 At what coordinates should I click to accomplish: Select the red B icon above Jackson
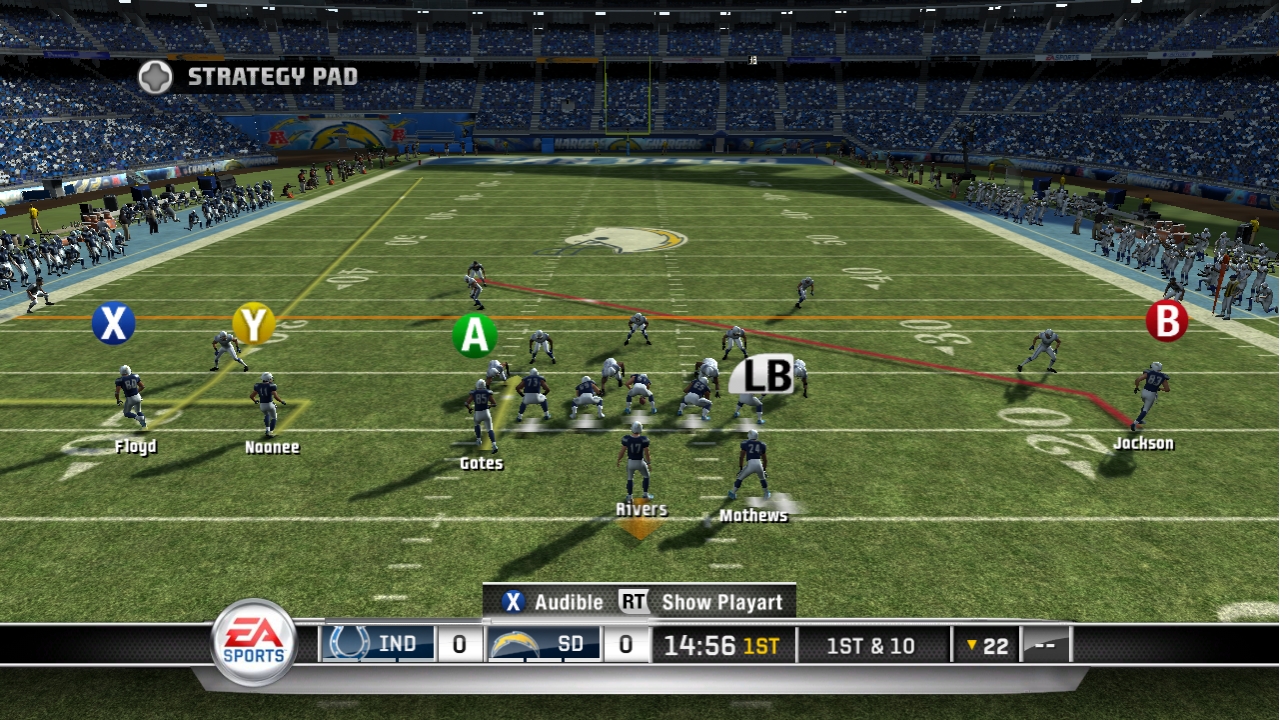[x=1166, y=322]
